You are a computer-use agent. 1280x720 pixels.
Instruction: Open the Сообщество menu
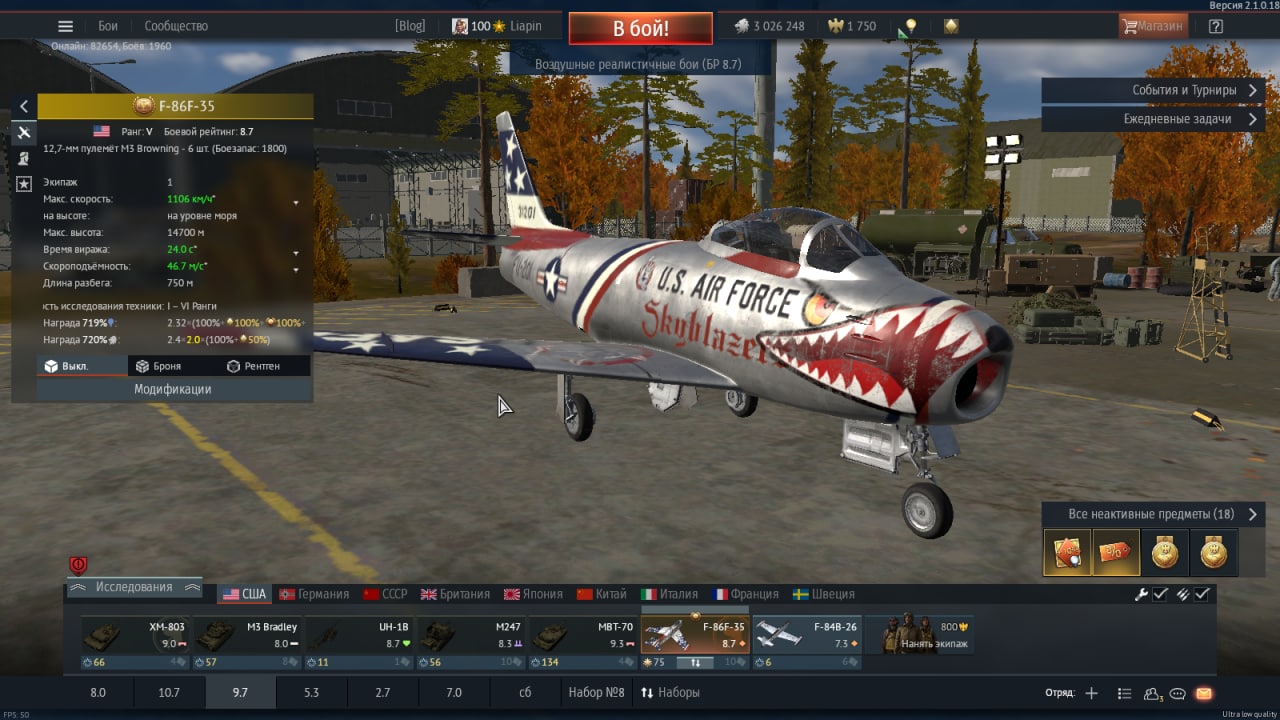(176, 26)
